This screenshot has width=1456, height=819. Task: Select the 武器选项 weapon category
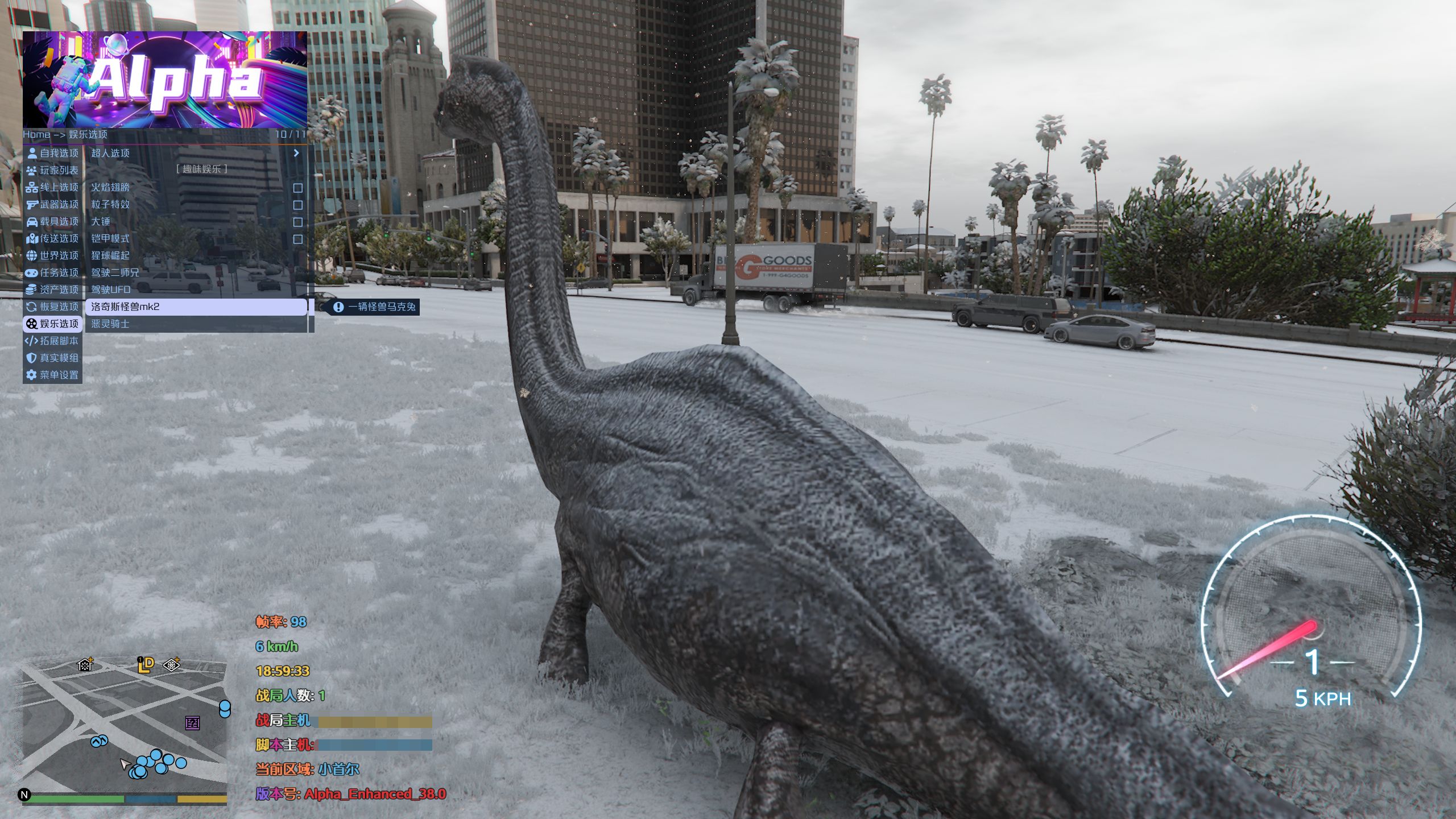coord(52,204)
